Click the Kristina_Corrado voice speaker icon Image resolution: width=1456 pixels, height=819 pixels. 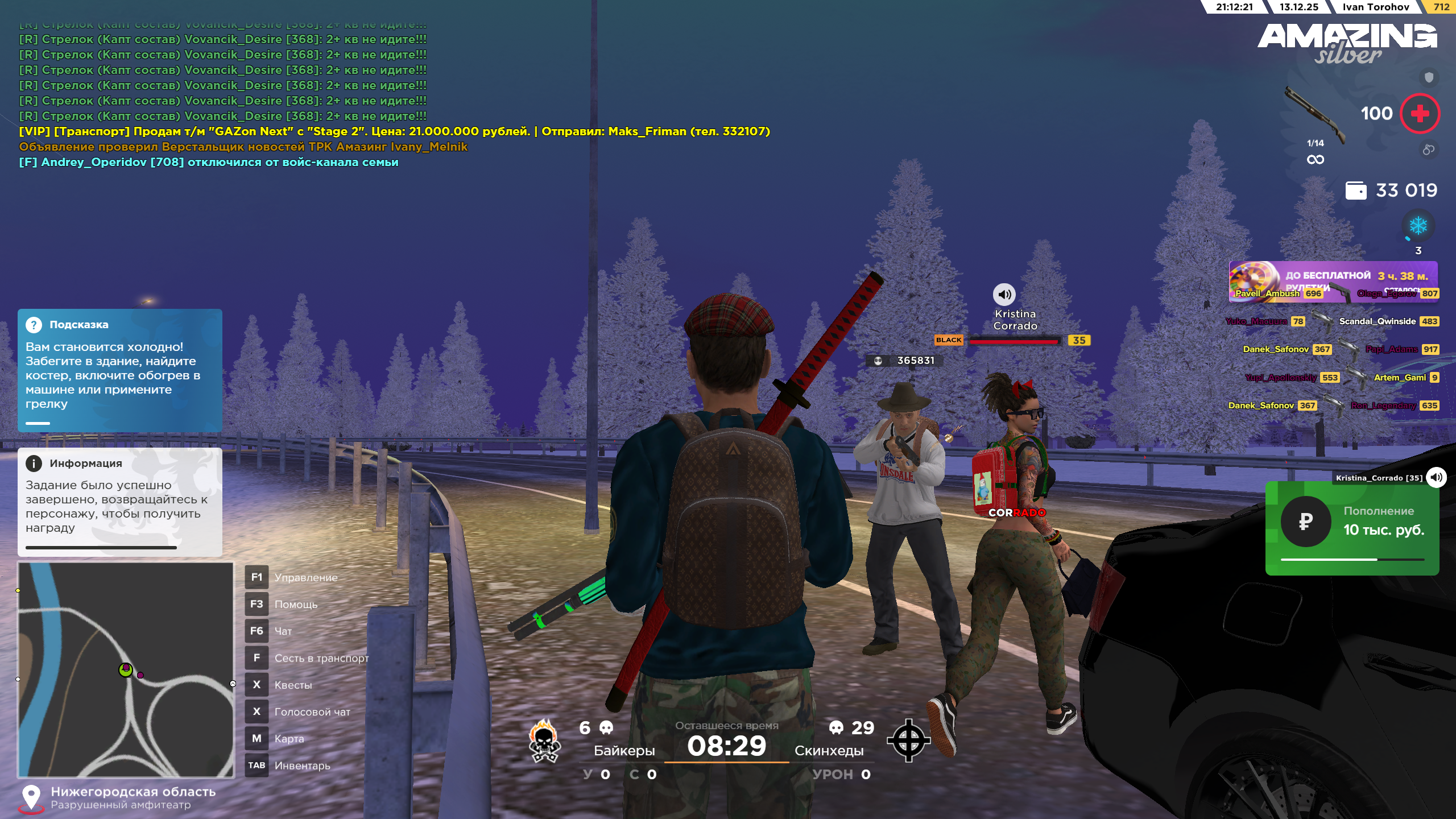pyautogui.click(x=1436, y=478)
